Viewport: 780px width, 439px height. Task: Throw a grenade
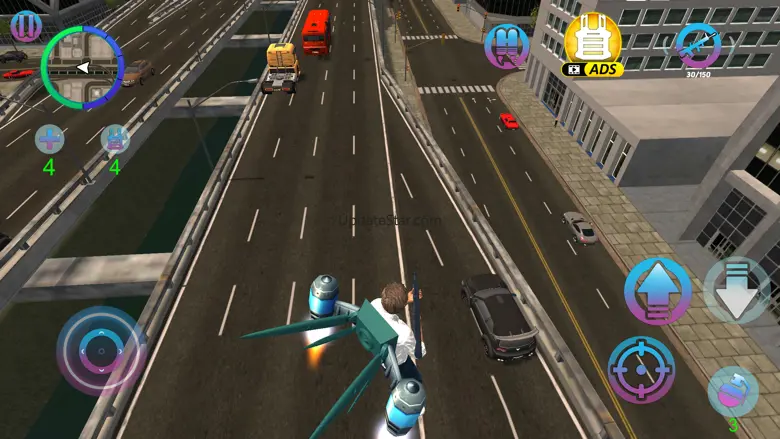click(x=732, y=391)
